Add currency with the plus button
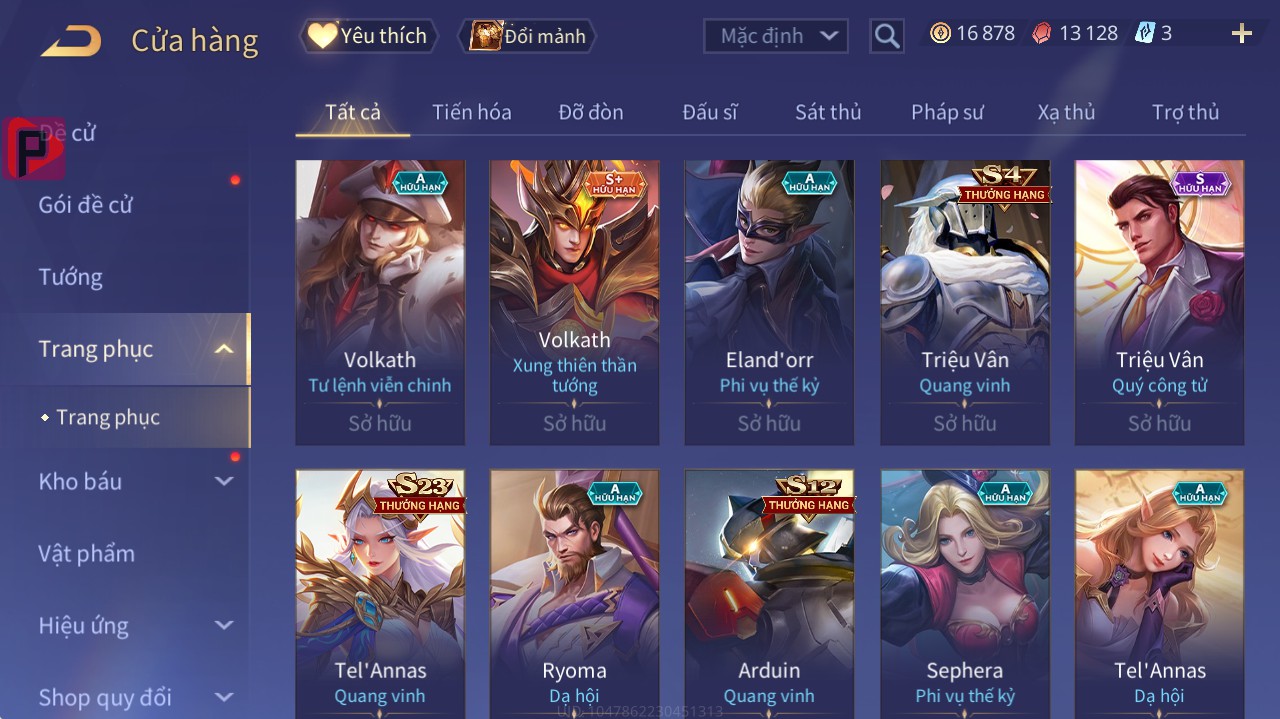The height and width of the screenshot is (719, 1280). click(1241, 34)
